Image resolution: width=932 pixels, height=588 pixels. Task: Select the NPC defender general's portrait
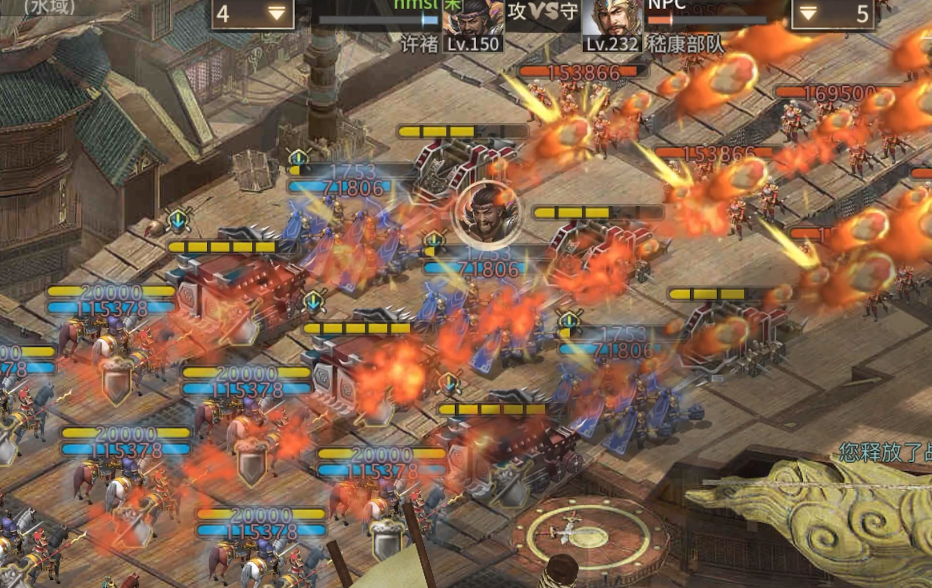pos(612,22)
